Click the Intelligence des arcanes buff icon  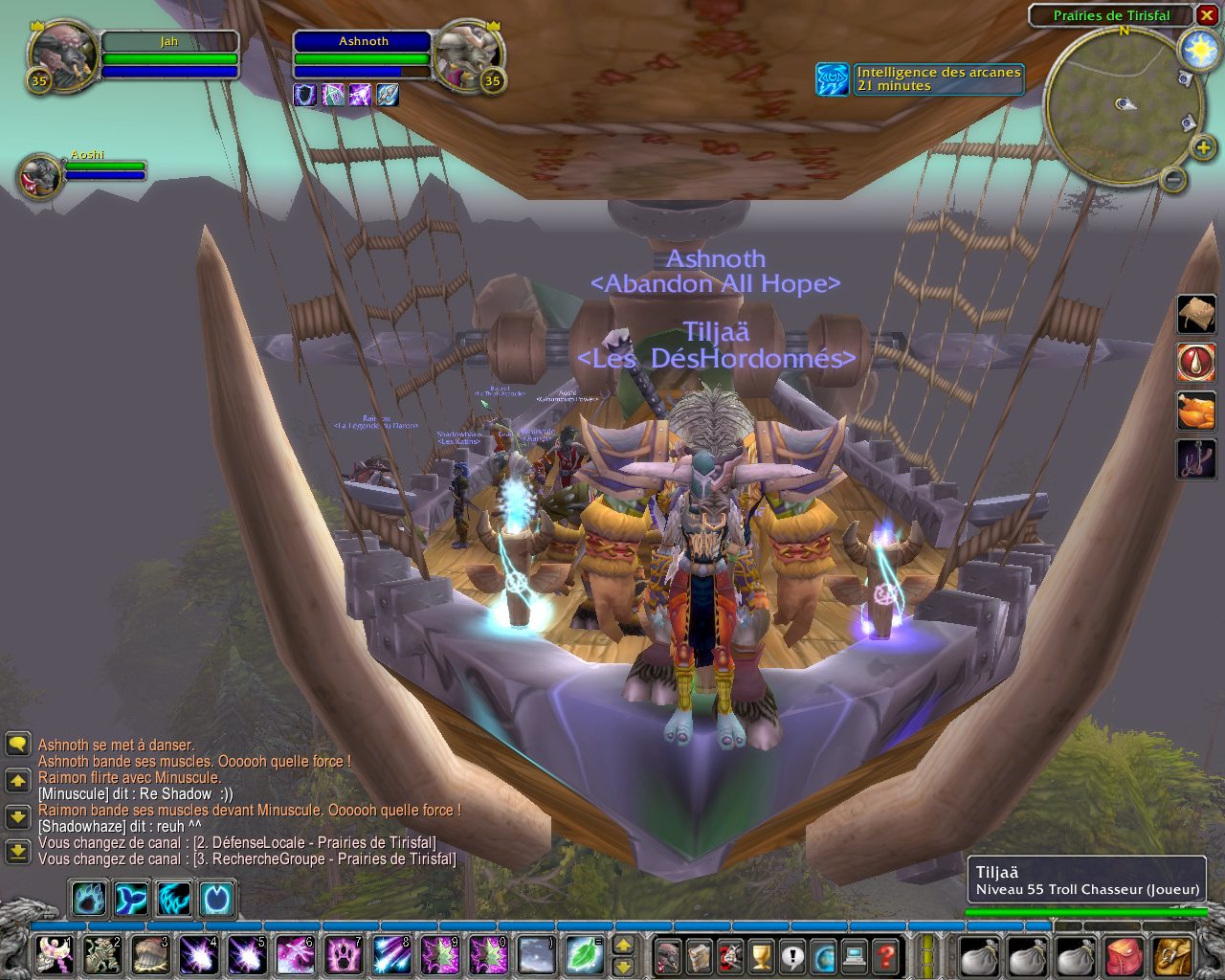(833, 79)
